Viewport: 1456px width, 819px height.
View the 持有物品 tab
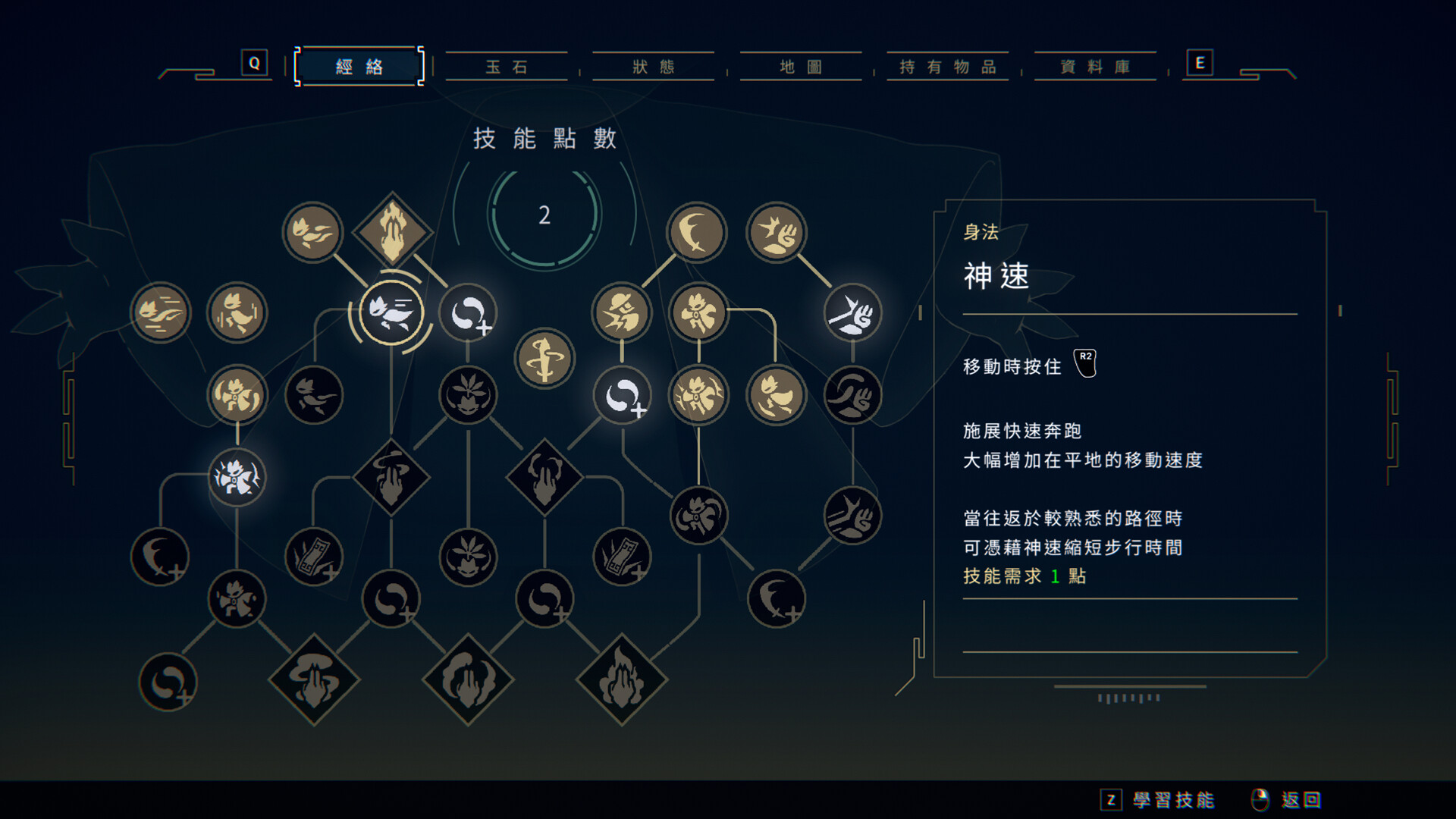948,67
